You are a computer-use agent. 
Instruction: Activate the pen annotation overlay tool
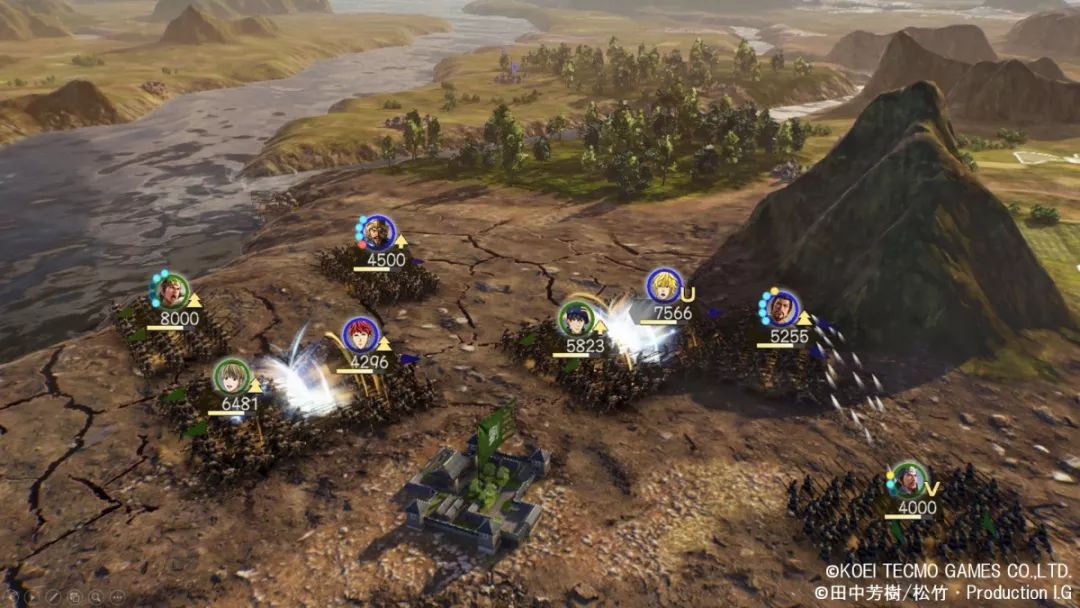(53, 597)
